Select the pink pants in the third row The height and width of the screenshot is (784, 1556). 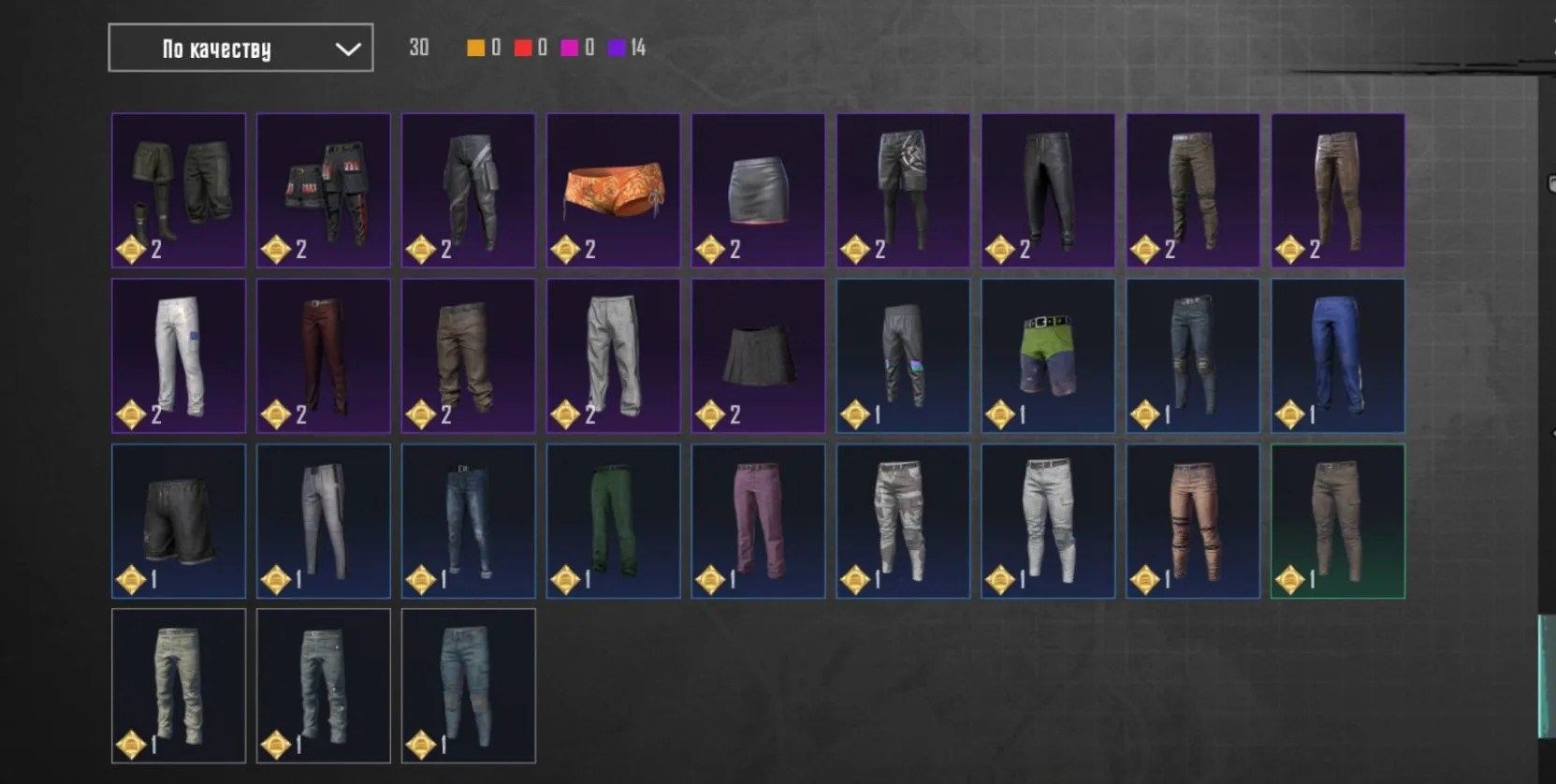pos(758,521)
